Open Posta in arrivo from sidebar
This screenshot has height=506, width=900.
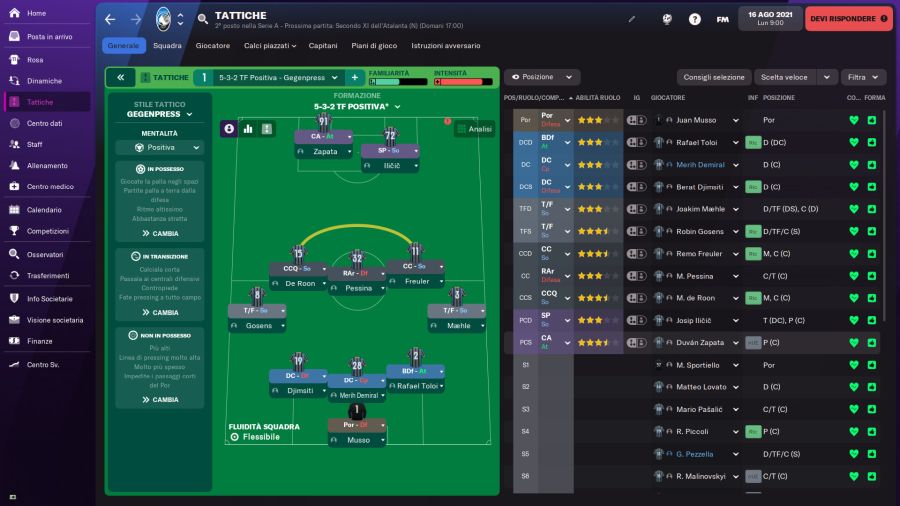49,36
